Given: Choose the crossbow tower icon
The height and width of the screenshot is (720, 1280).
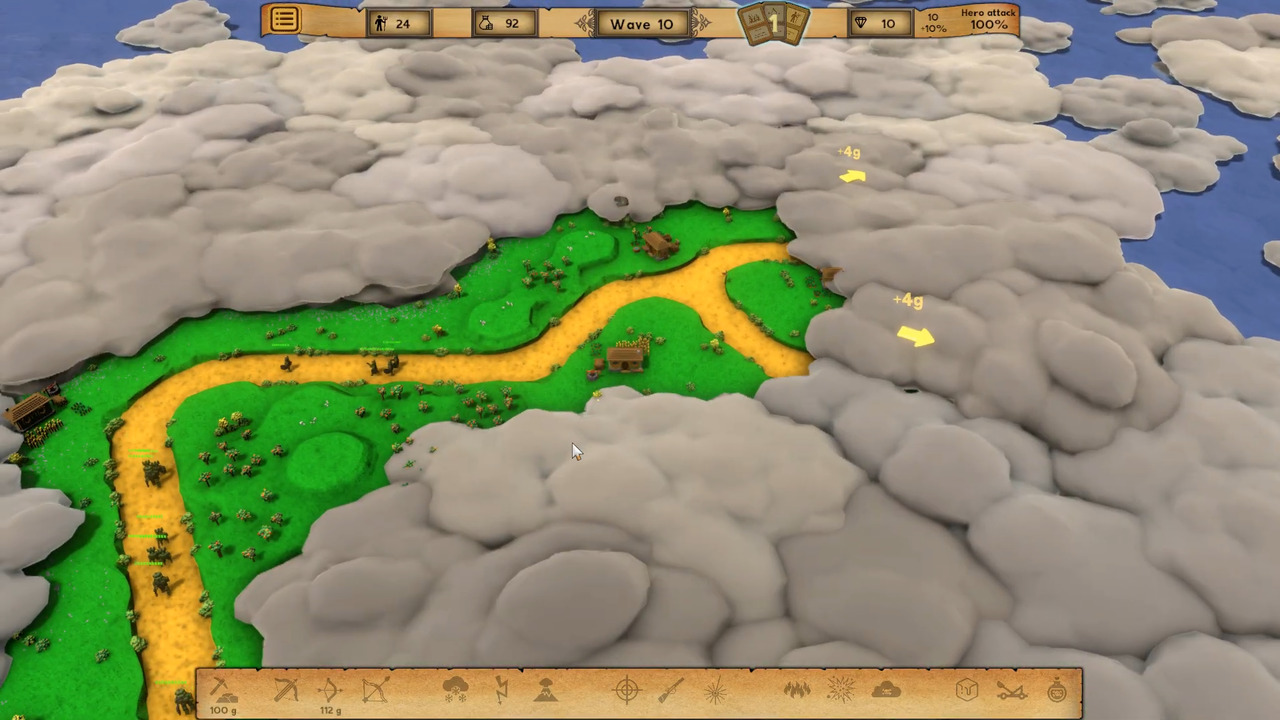Looking at the screenshot, I should click(x=286, y=689).
